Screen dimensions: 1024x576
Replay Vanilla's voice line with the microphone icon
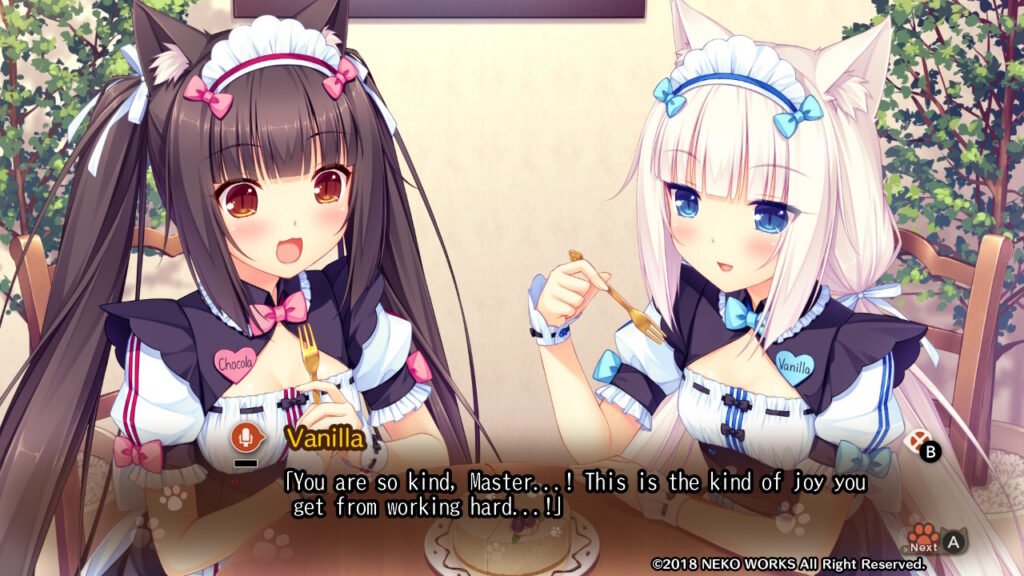pyautogui.click(x=244, y=437)
